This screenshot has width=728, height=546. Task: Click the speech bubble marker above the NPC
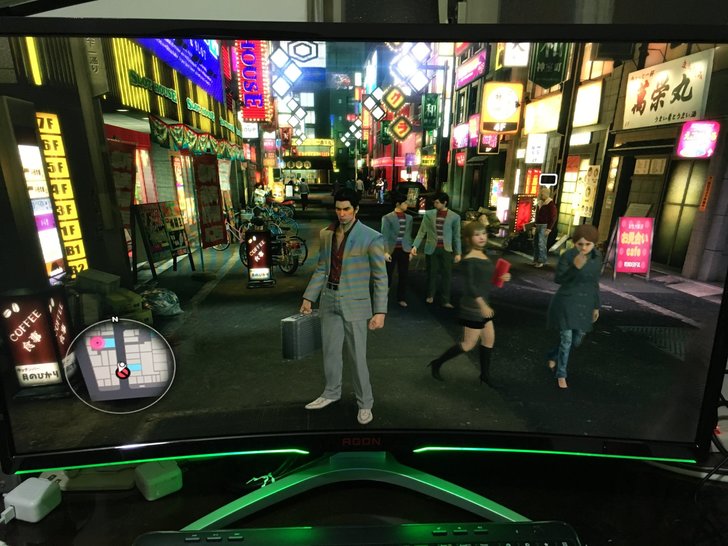pos(547,180)
